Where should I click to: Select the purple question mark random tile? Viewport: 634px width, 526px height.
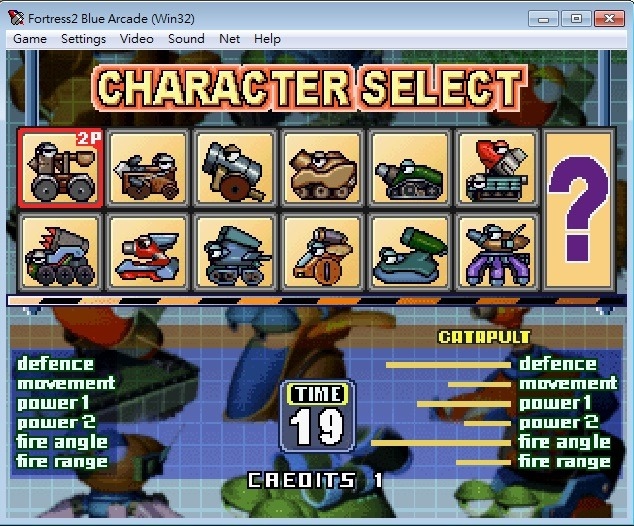tap(583, 211)
